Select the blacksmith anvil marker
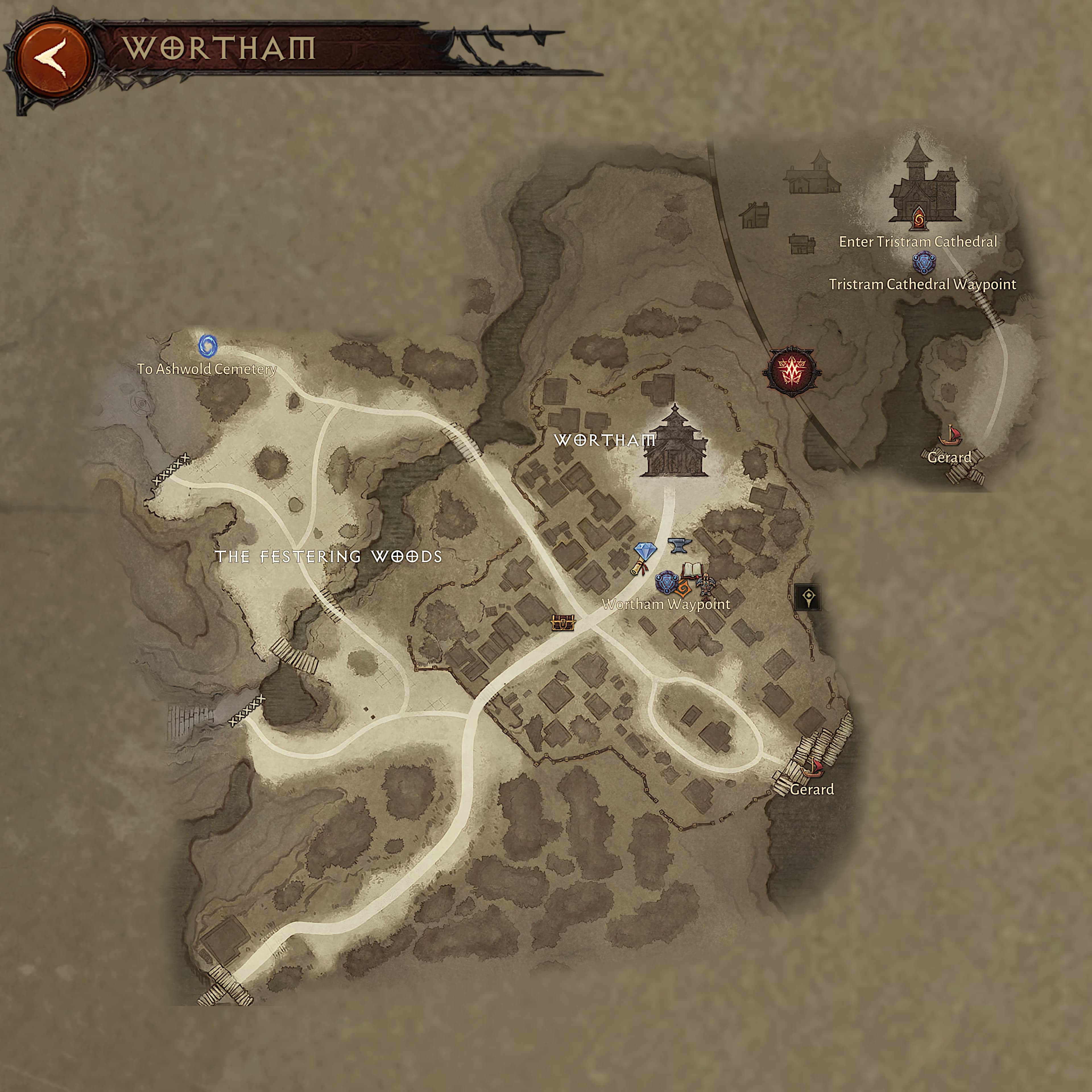Screen dimensions: 1092x1092 [x=679, y=545]
